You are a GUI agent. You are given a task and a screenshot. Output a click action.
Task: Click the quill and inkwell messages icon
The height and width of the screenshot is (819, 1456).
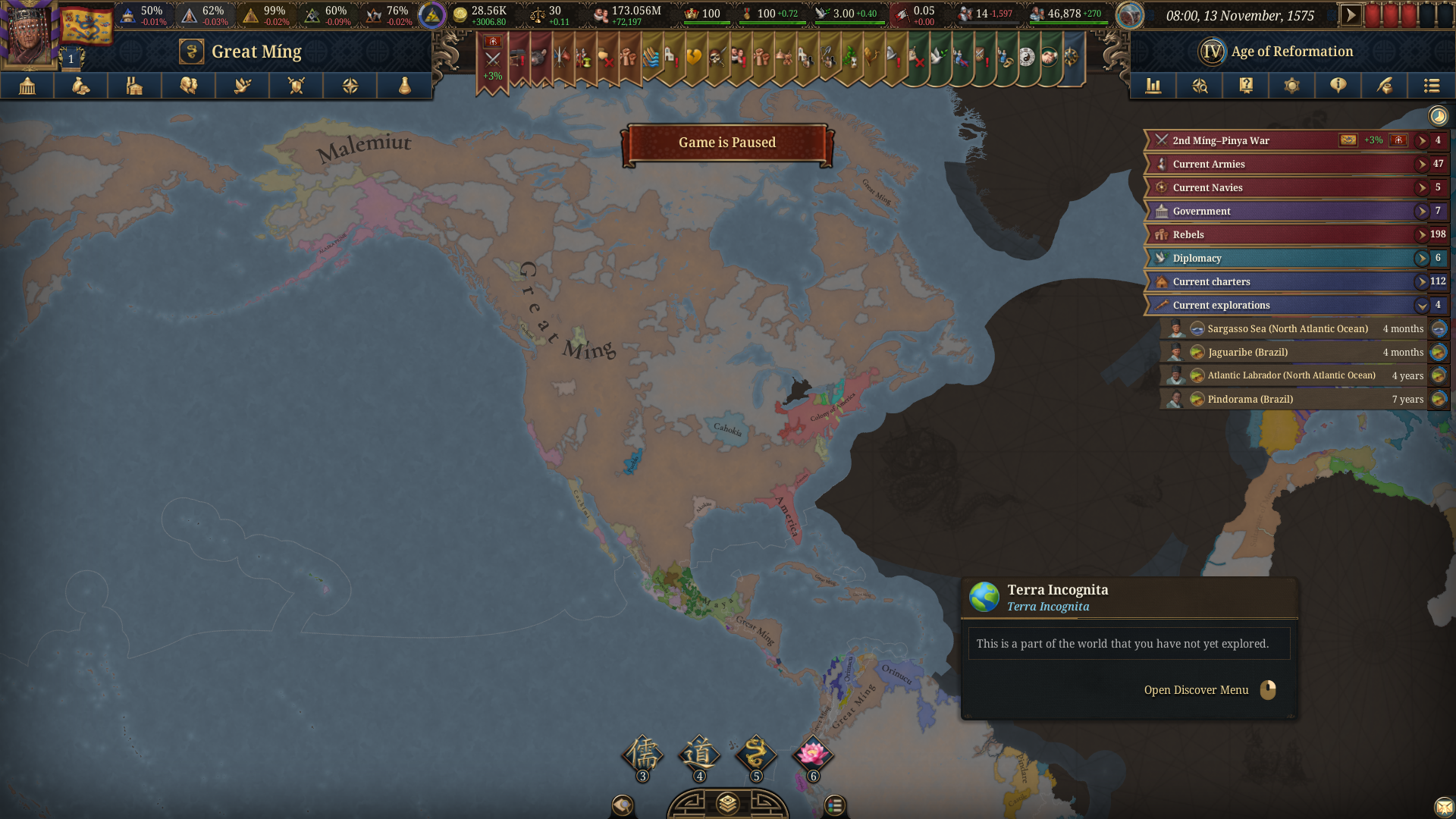pyautogui.click(x=1384, y=86)
